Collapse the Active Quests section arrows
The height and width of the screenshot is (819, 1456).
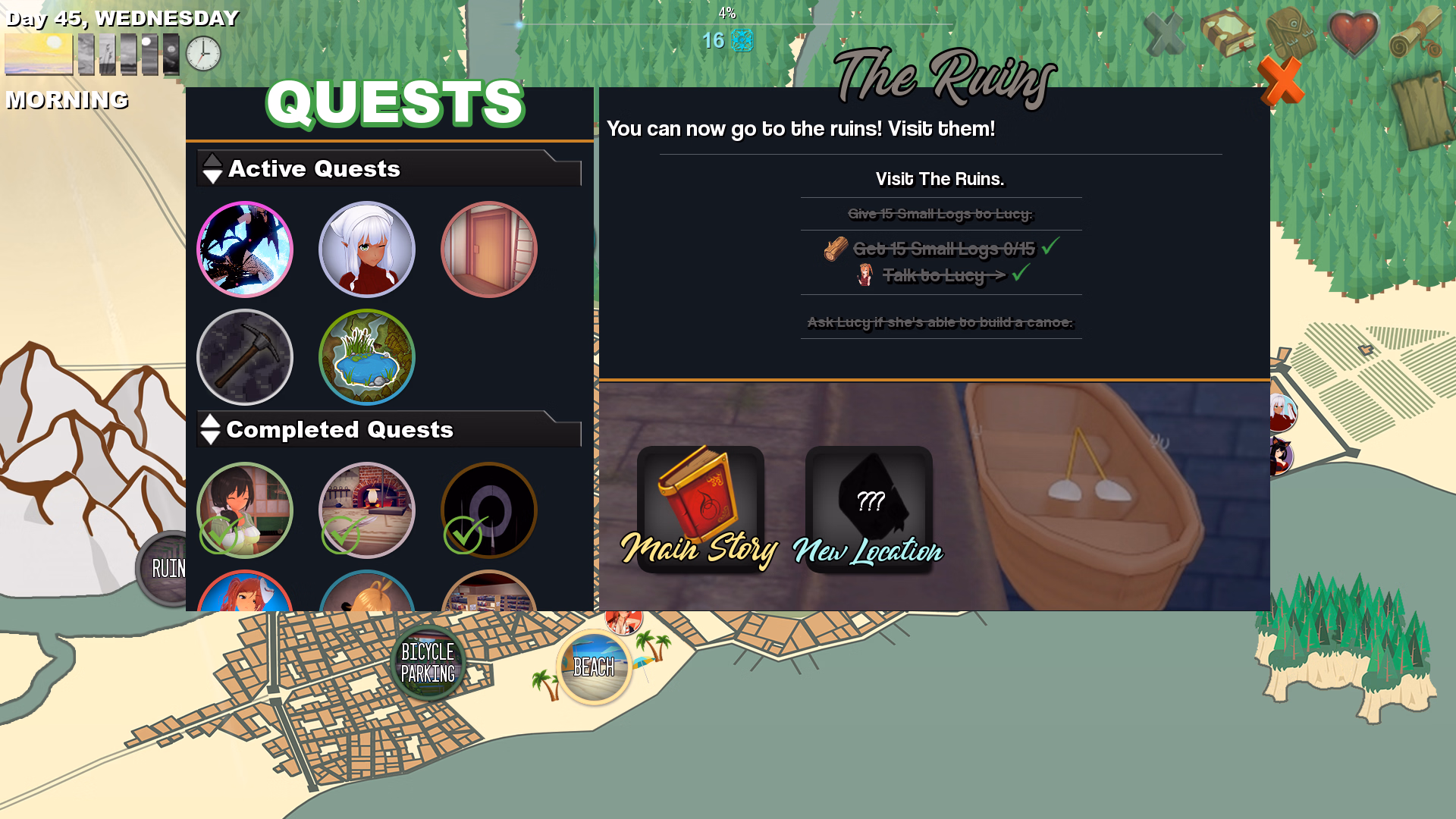(x=211, y=168)
